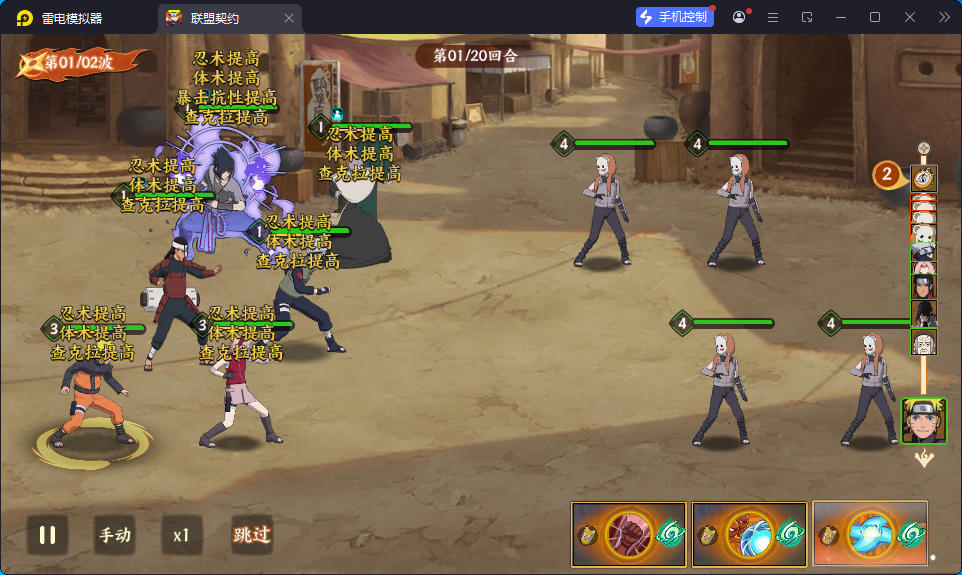Skip the battle with 跳过
Viewport: 962px width, 575px height.
click(x=251, y=535)
